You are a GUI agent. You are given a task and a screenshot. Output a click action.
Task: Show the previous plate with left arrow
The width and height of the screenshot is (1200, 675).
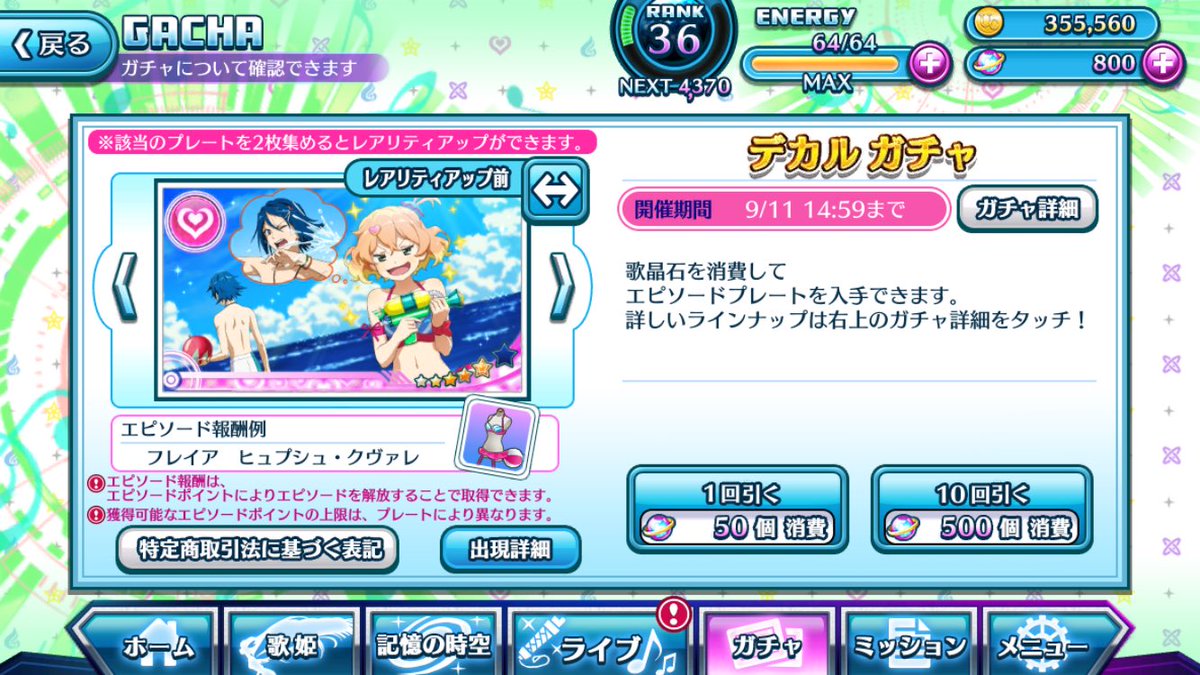click(126, 286)
